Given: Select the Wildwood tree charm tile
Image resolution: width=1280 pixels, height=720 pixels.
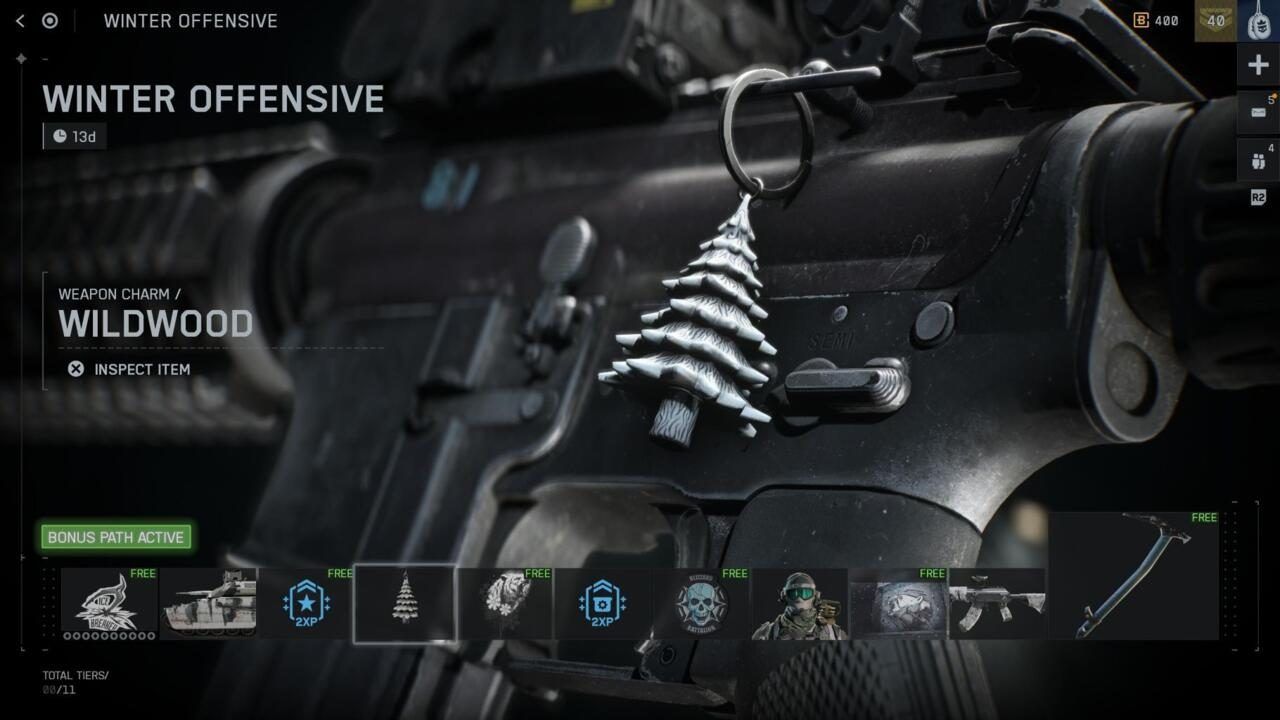Looking at the screenshot, I should [x=405, y=603].
